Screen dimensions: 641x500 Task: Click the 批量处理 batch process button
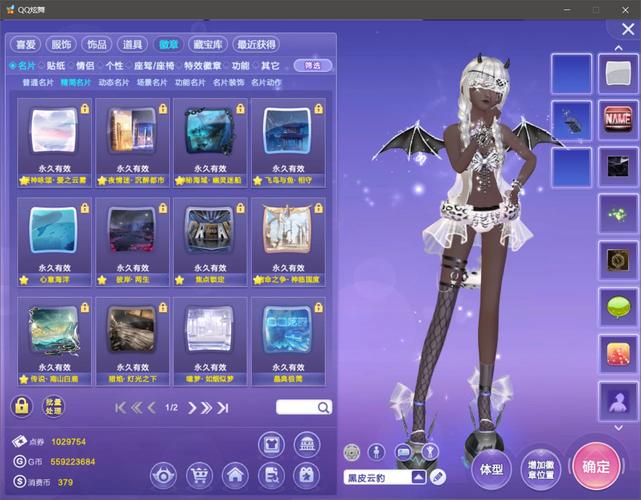(x=53, y=407)
